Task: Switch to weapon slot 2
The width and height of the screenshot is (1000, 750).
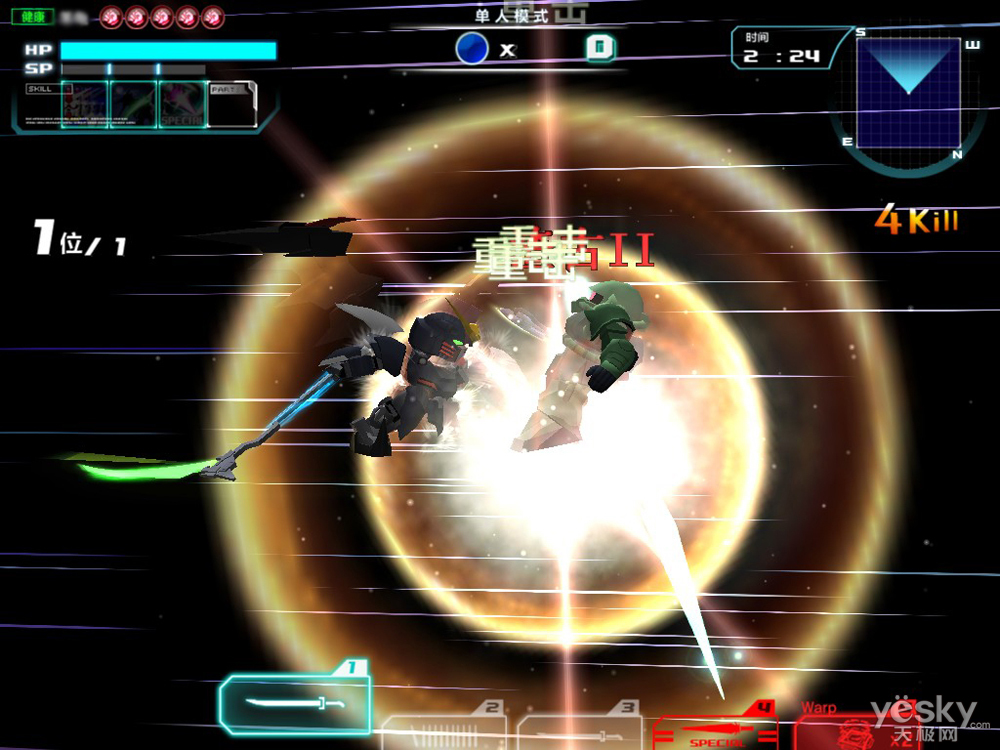Action: tap(442, 728)
